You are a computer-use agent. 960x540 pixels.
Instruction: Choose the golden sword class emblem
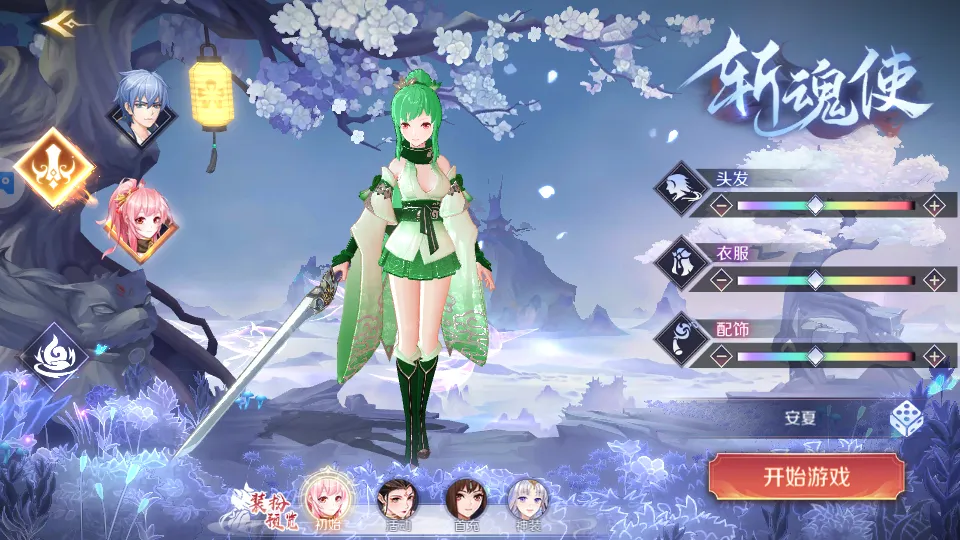click(55, 167)
